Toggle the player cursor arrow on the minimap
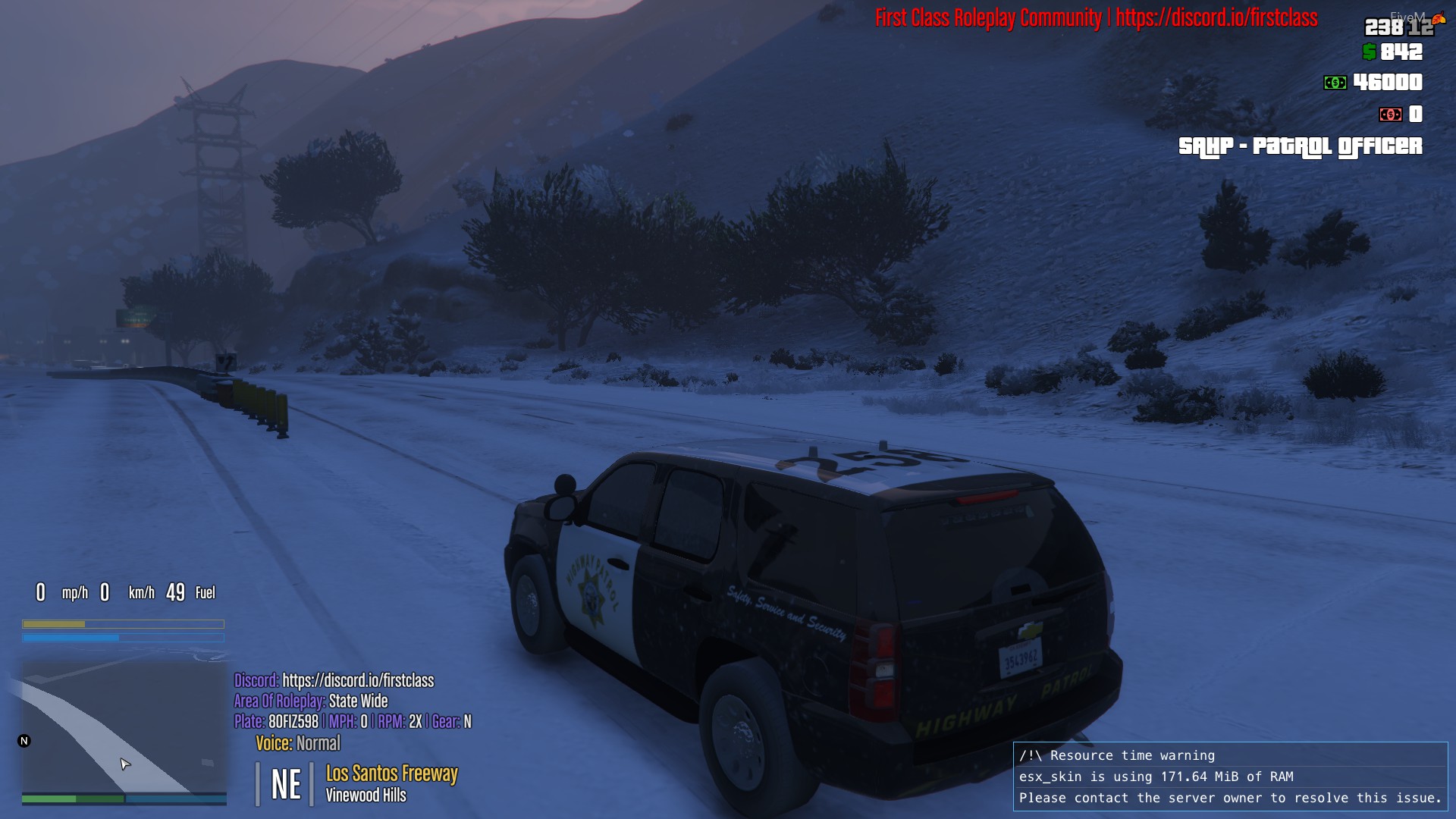The height and width of the screenshot is (819, 1456). (125, 764)
